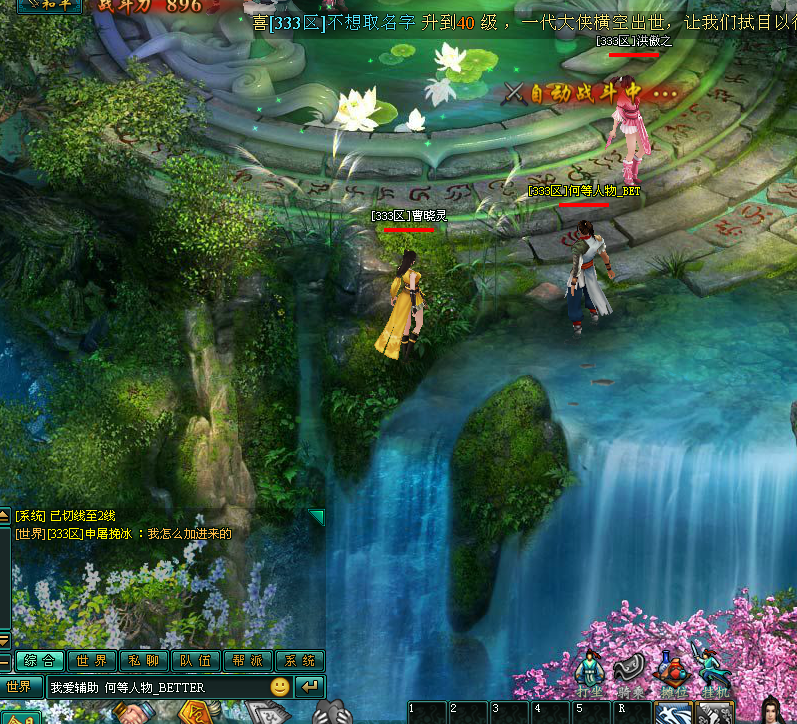Switch to the 队伍 chat tab
This screenshot has width=797, height=724.
(x=196, y=660)
